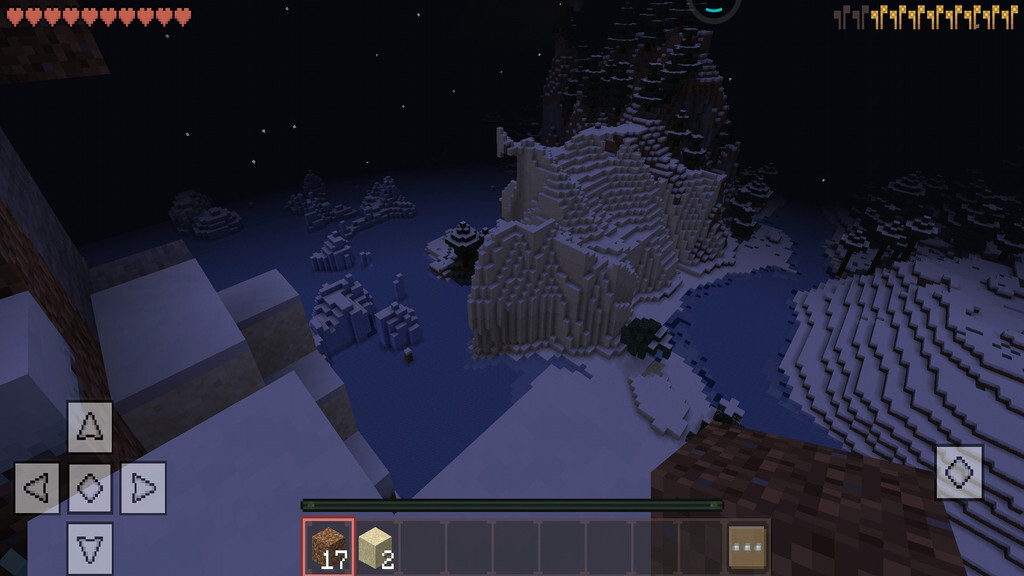Select the dirt block hotbar slot
This screenshot has width=1024, height=576.
tap(328, 546)
